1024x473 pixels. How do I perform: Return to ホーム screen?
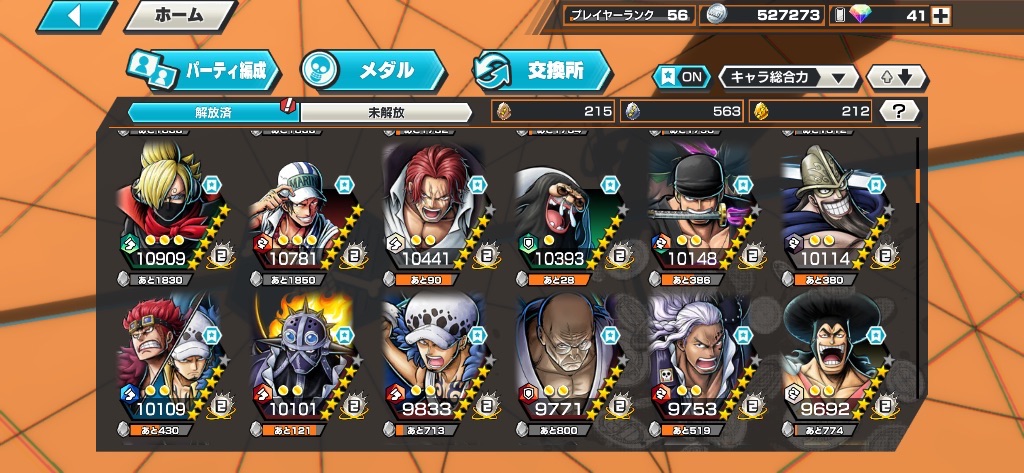tap(179, 16)
